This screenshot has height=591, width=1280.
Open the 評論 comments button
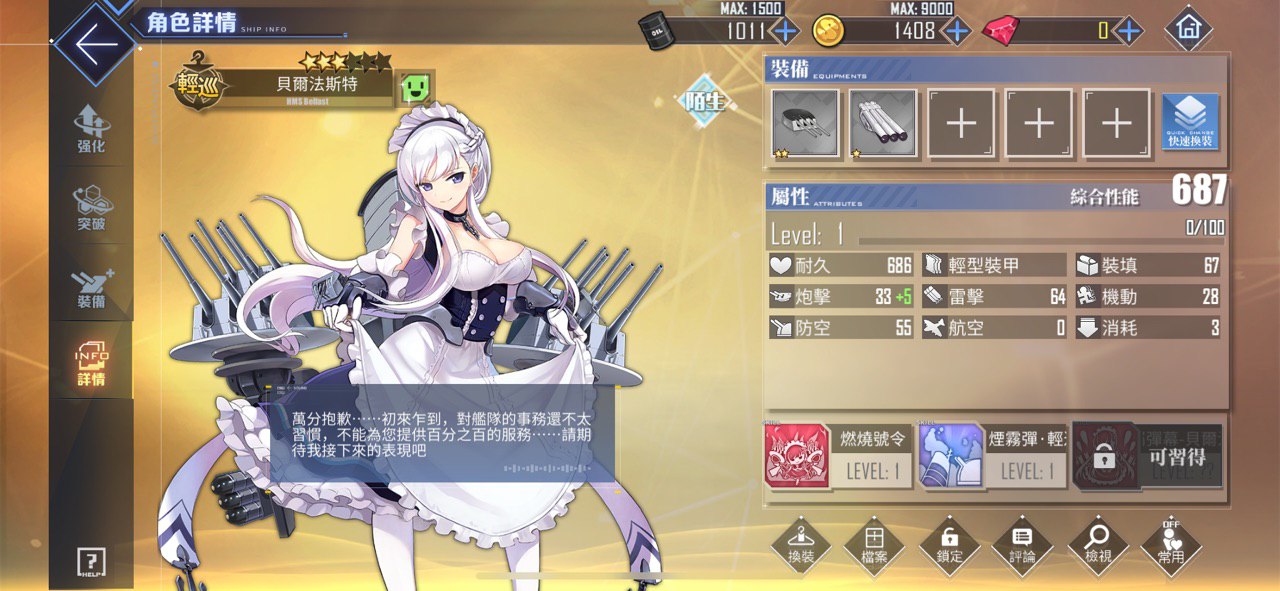coord(1022,546)
